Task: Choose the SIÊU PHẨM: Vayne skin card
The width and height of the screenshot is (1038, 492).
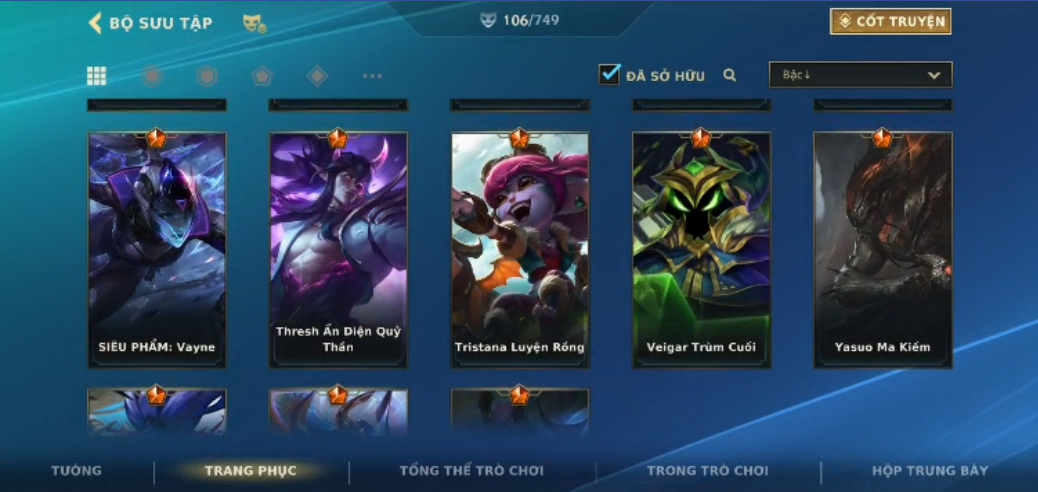Action: (157, 250)
